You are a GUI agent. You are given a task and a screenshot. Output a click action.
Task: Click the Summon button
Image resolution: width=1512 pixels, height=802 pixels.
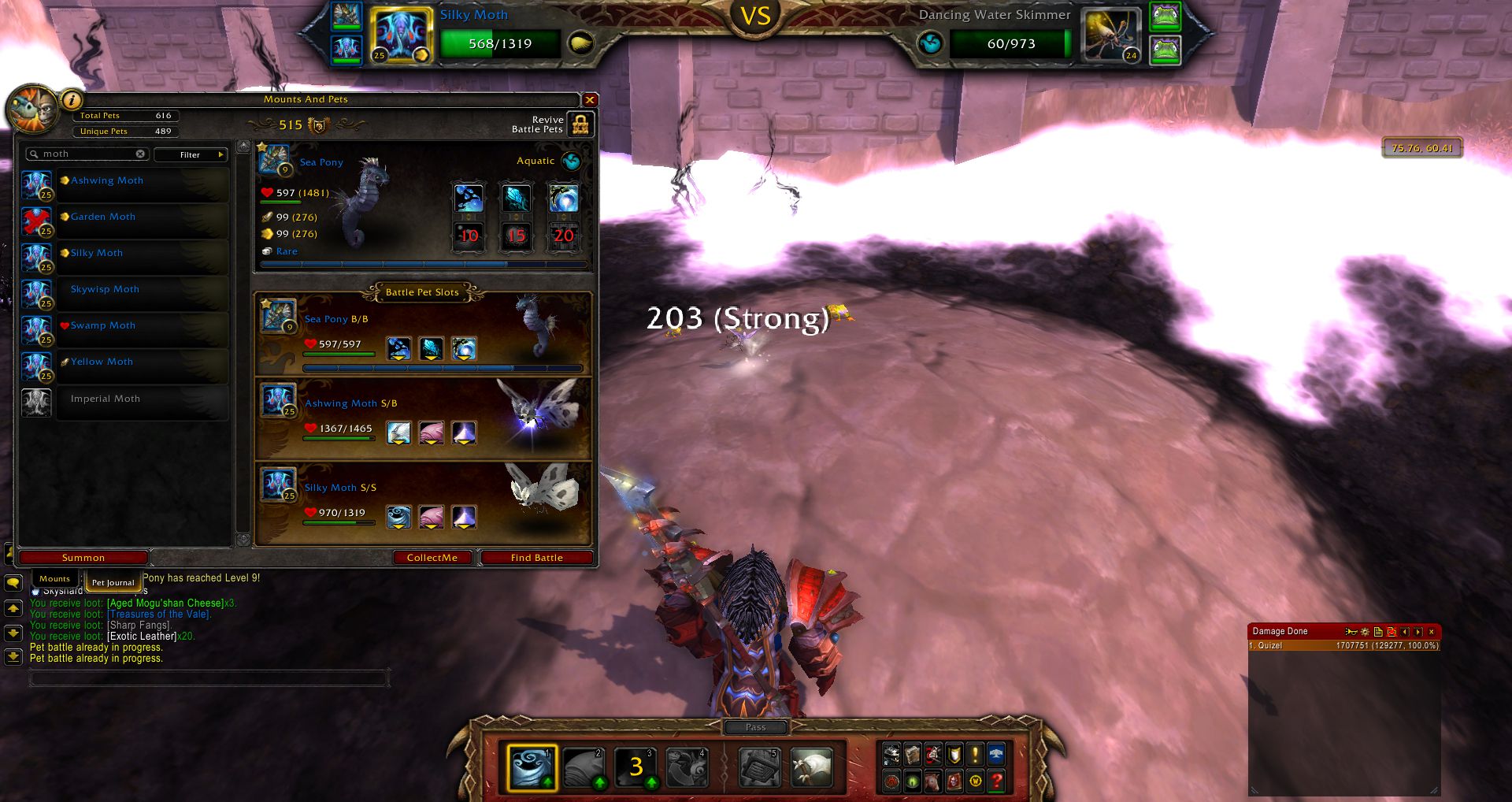pos(83,558)
